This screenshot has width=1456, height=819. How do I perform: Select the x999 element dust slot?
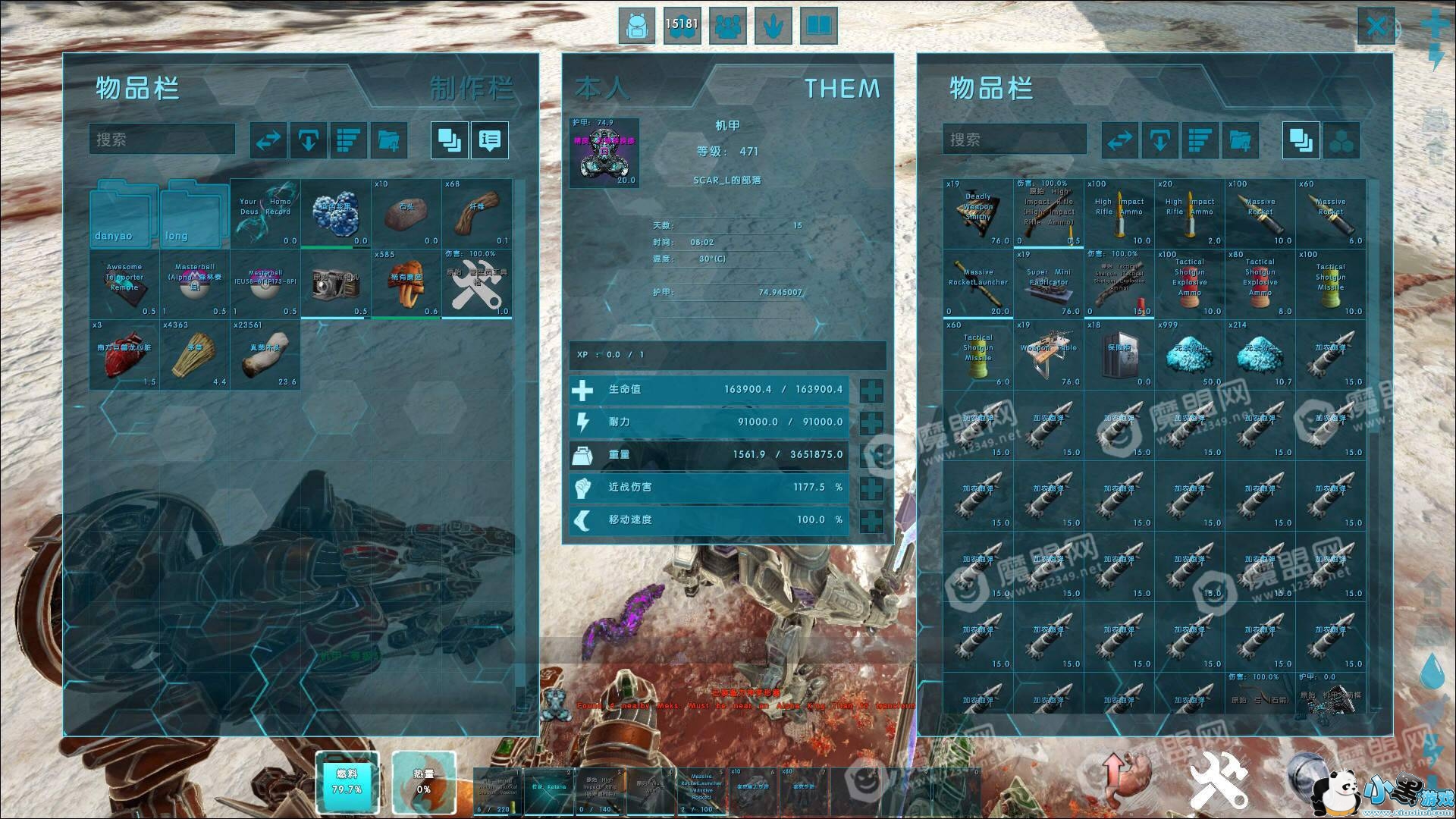tap(1190, 354)
